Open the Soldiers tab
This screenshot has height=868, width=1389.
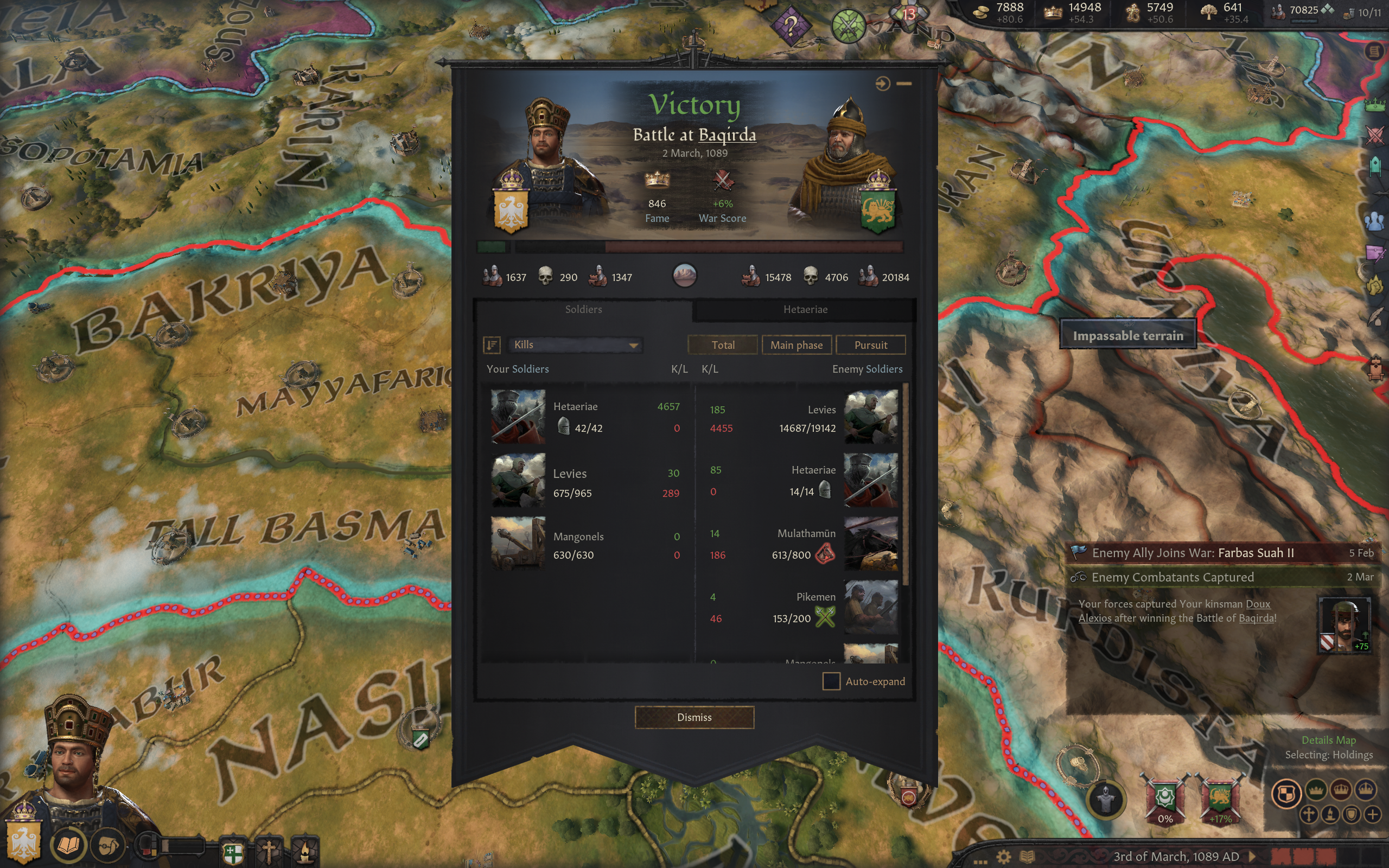[583, 309]
